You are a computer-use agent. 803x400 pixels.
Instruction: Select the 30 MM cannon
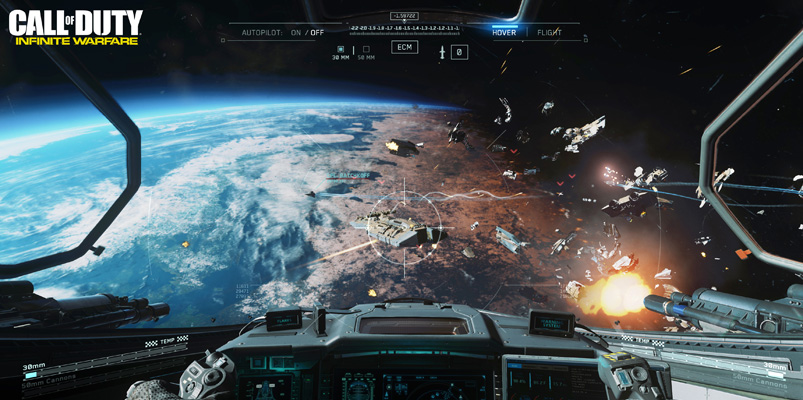click(x=341, y=52)
